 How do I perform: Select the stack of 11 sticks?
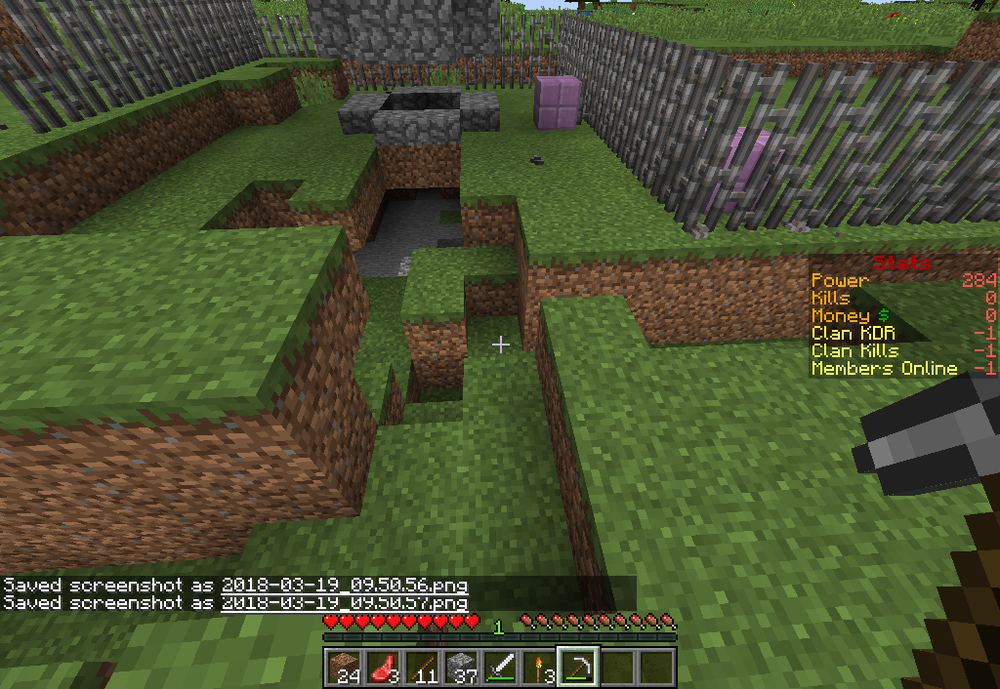pos(420,666)
